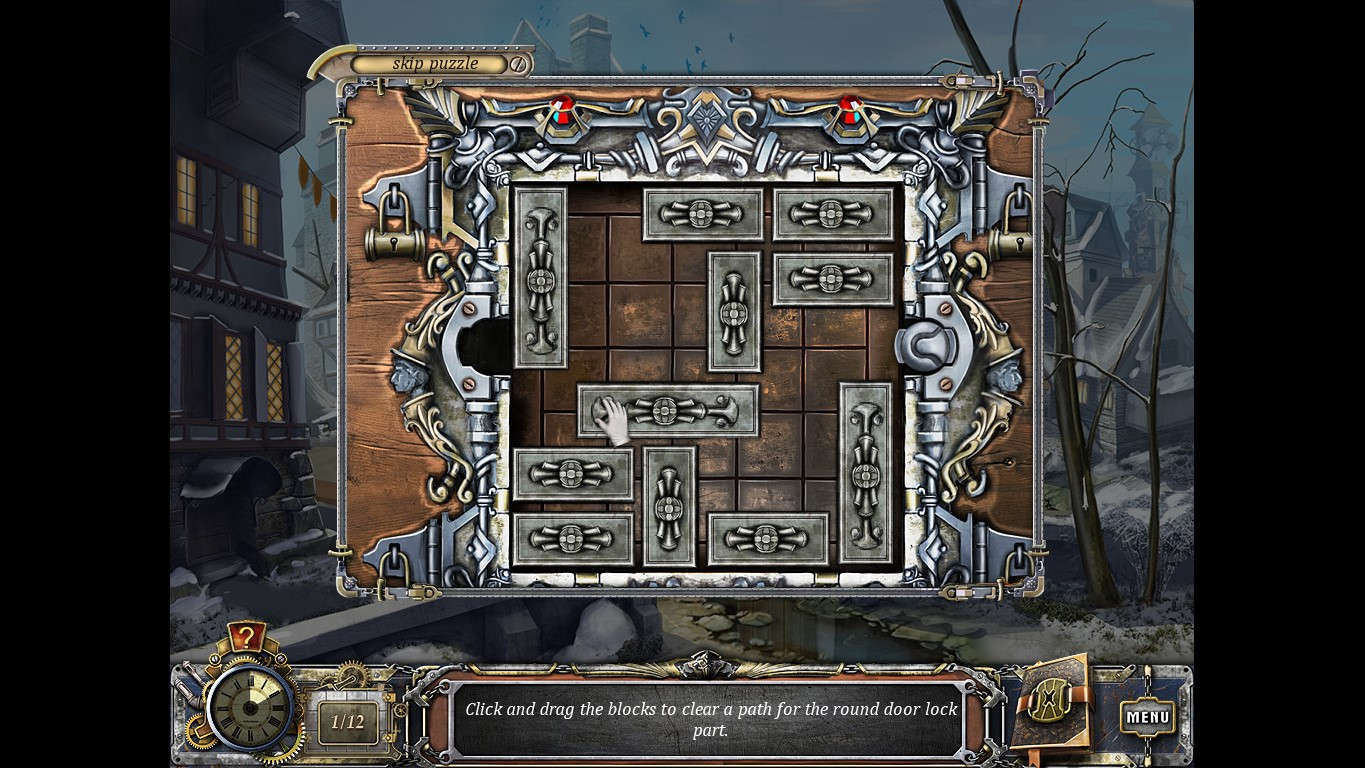Click the clock timer dial
The image size is (1365, 768).
(248, 706)
